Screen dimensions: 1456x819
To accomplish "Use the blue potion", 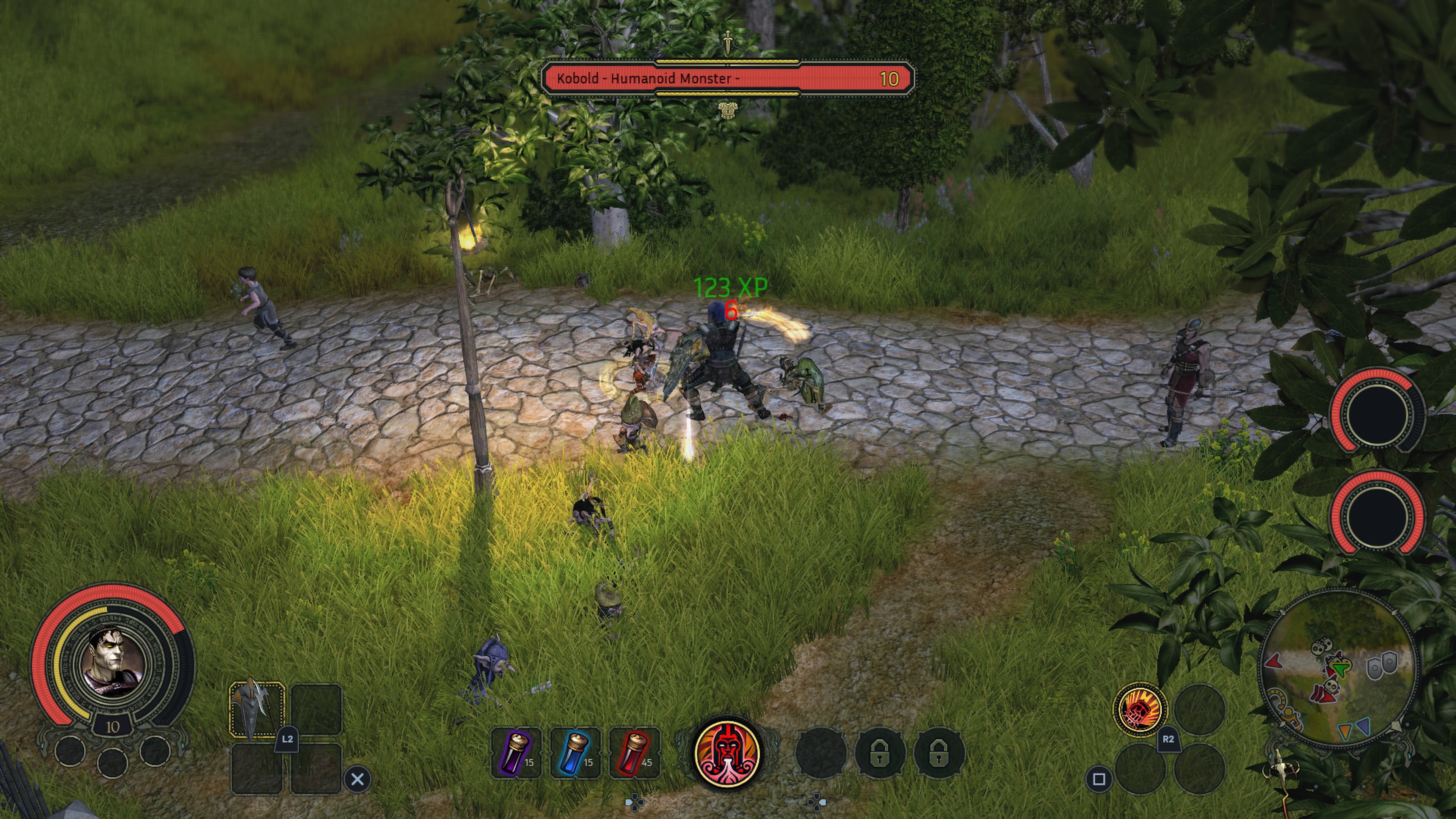I will 575,753.
